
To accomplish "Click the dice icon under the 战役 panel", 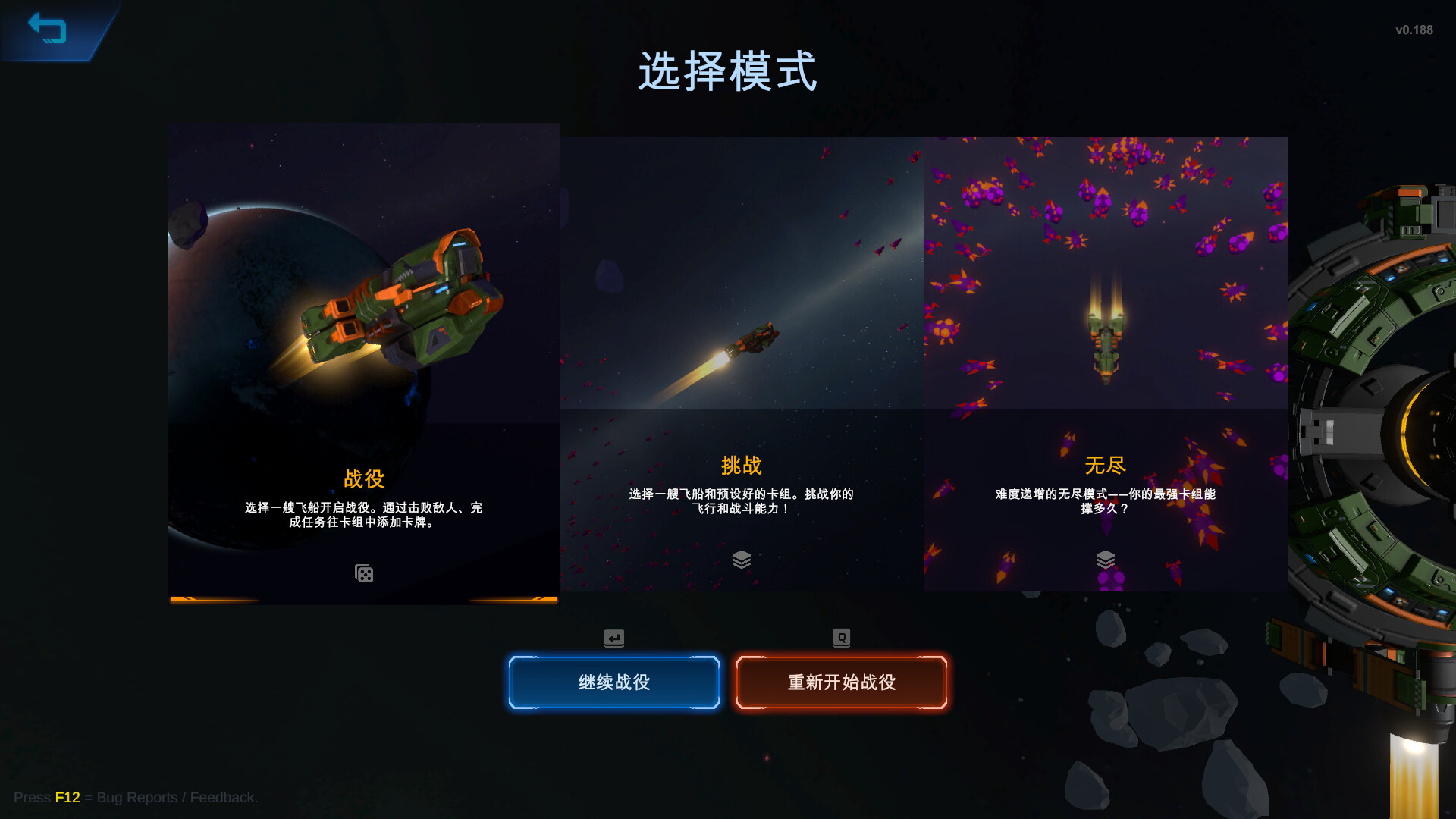I will tap(364, 573).
